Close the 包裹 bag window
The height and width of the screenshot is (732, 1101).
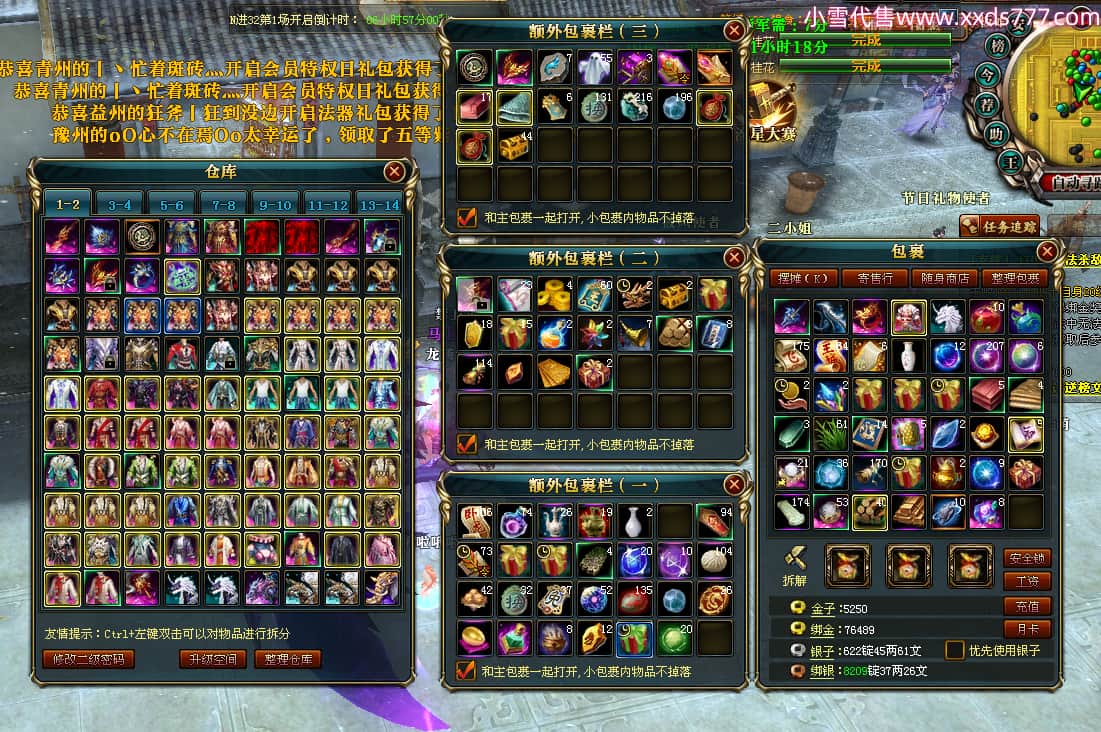tap(1047, 251)
